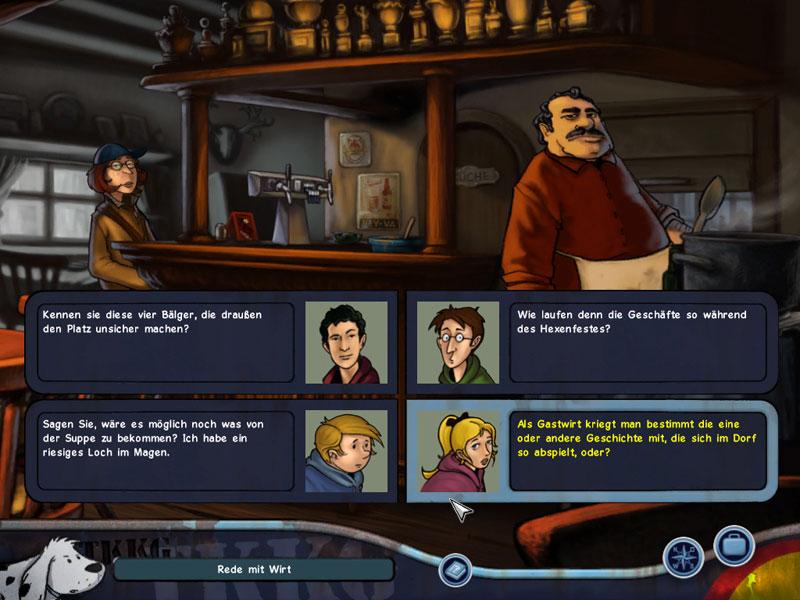This screenshot has width=800, height=600.
Task: Choose the highlighted village stories question
Action: click(637, 449)
